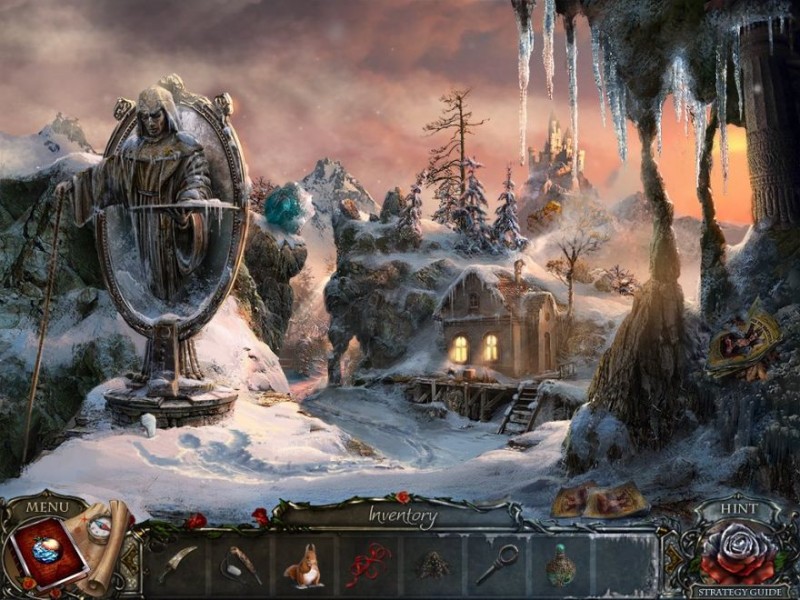Screen dimensions: 800x600
Task: Open the Menu button
Action: (x=47, y=507)
